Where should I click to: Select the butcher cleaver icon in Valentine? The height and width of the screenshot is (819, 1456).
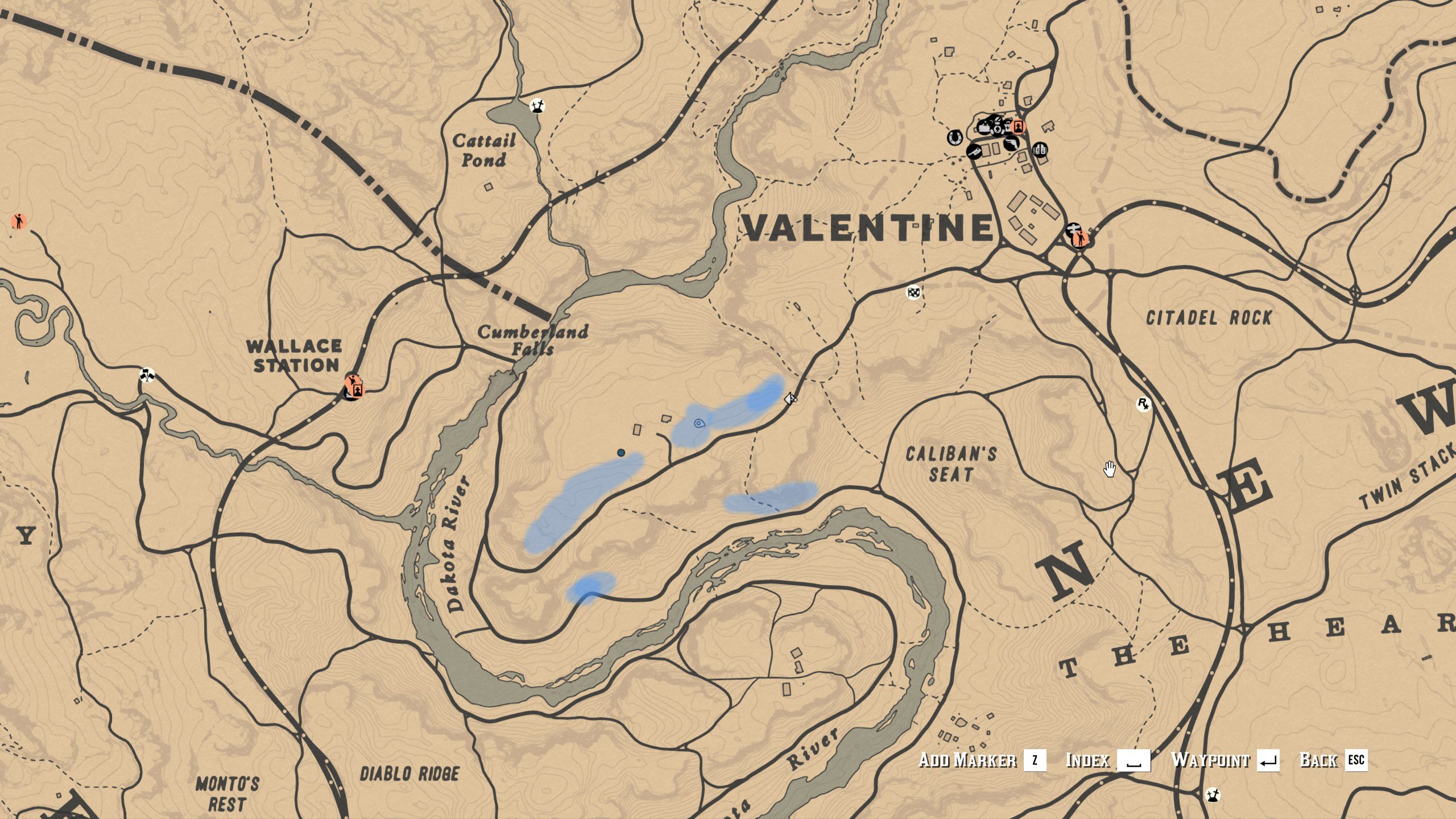pyautogui.click(x=975, y=152)
